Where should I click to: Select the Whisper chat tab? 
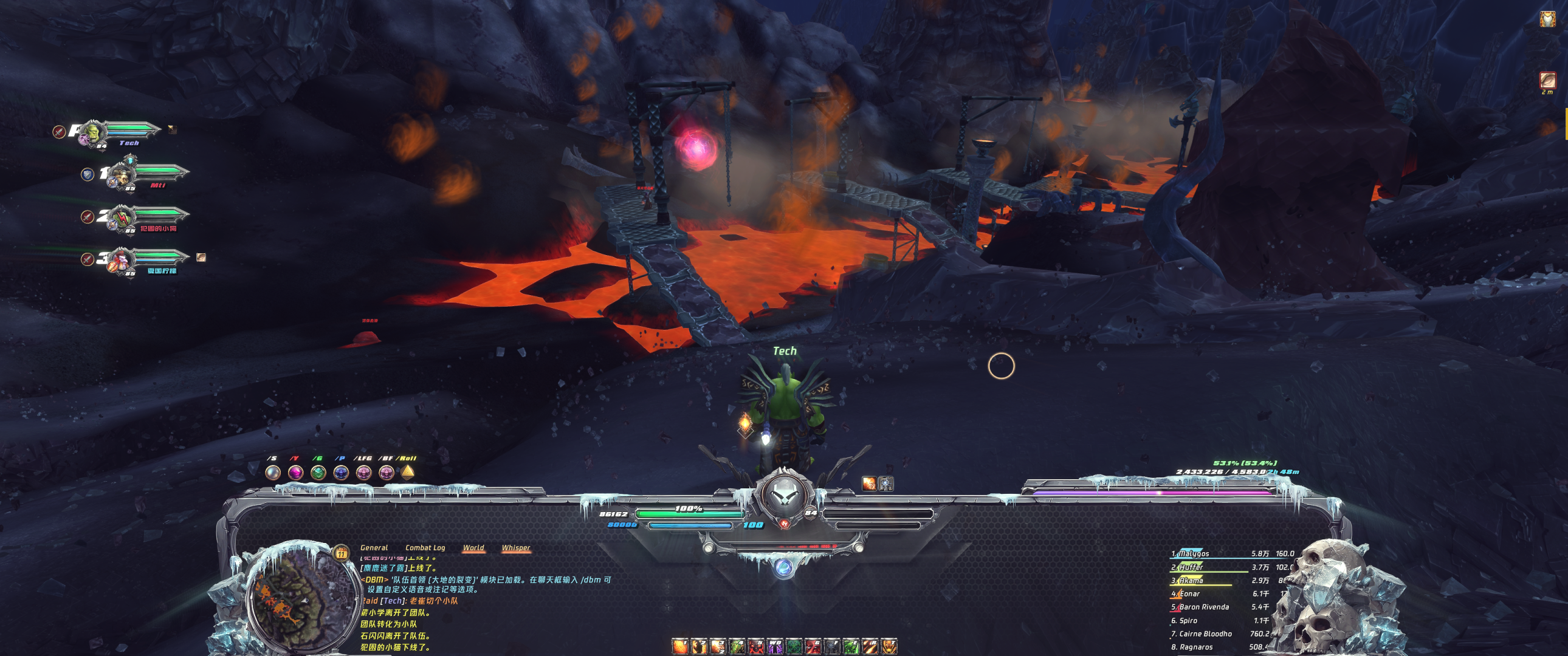point(515,548)
